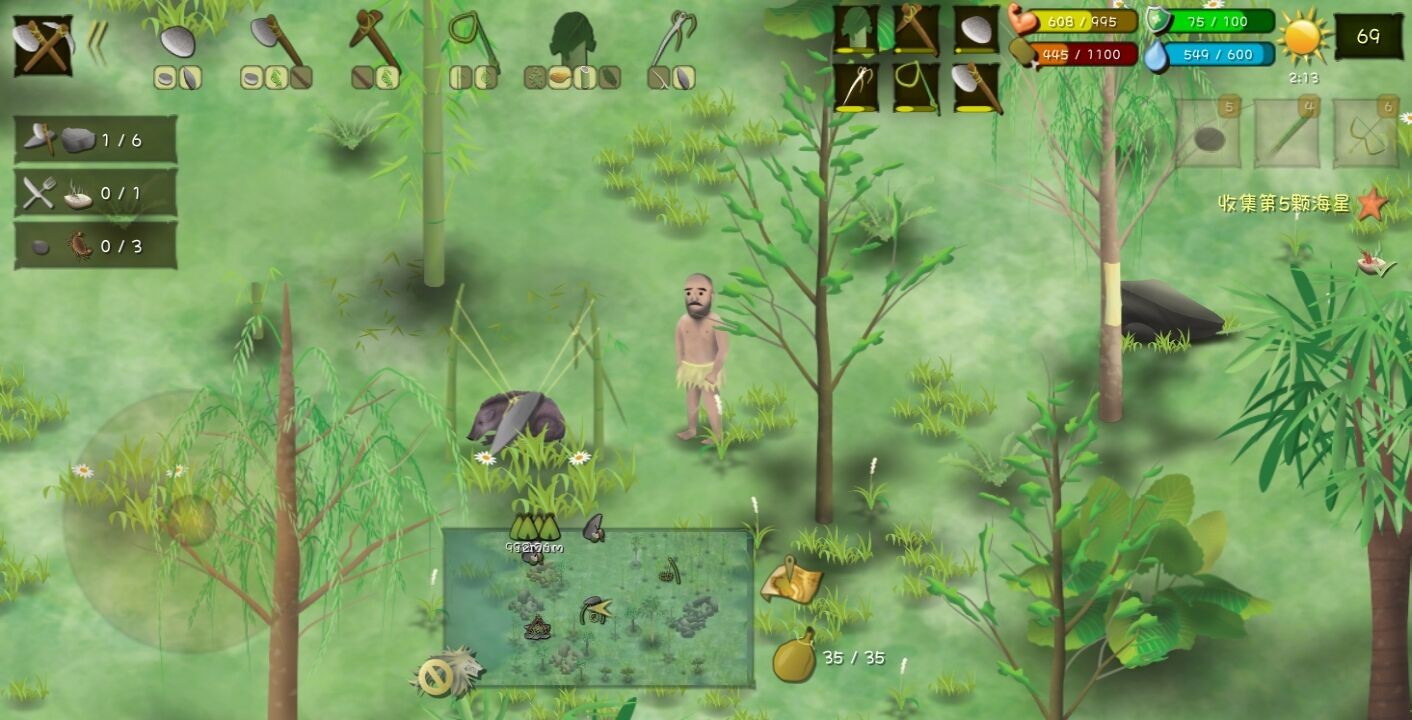This screenshot has height=720, width=1412.
Task: Select the leaf clothing equipment slot
Action: pyautogui.click(x=856, y=30)
